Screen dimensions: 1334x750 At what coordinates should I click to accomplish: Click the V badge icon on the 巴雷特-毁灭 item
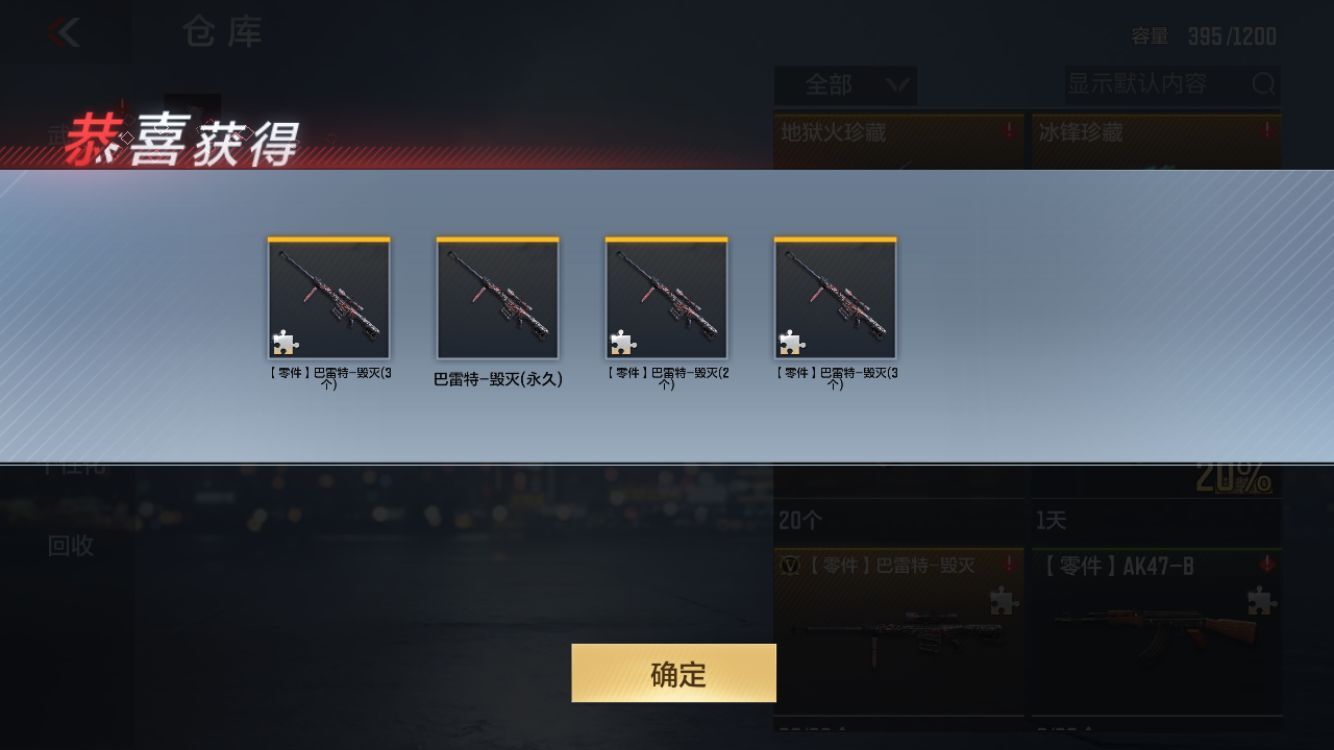pyautogui.click(x=791, y=563)
